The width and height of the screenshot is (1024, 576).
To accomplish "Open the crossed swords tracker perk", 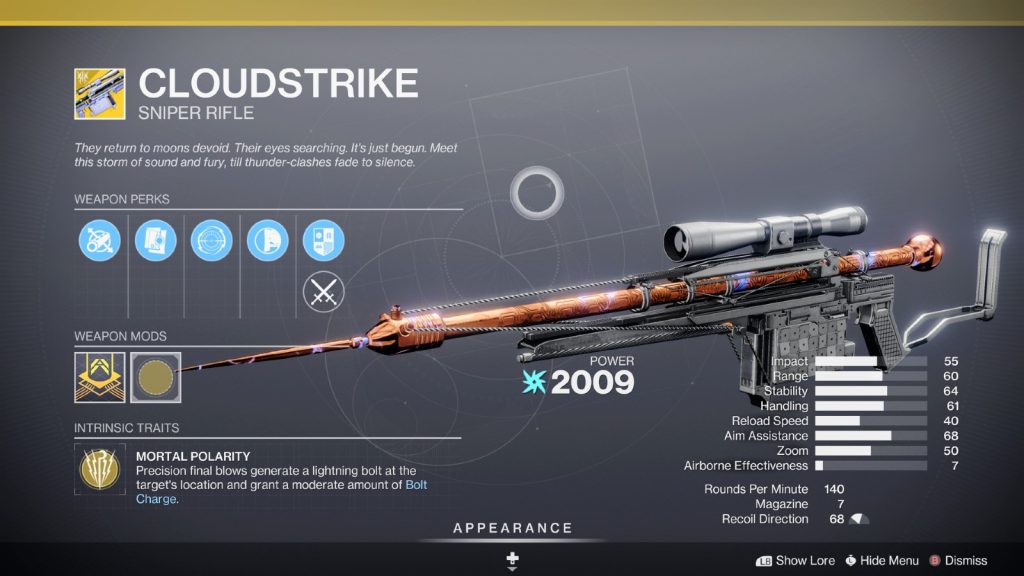I will [324, 292].
